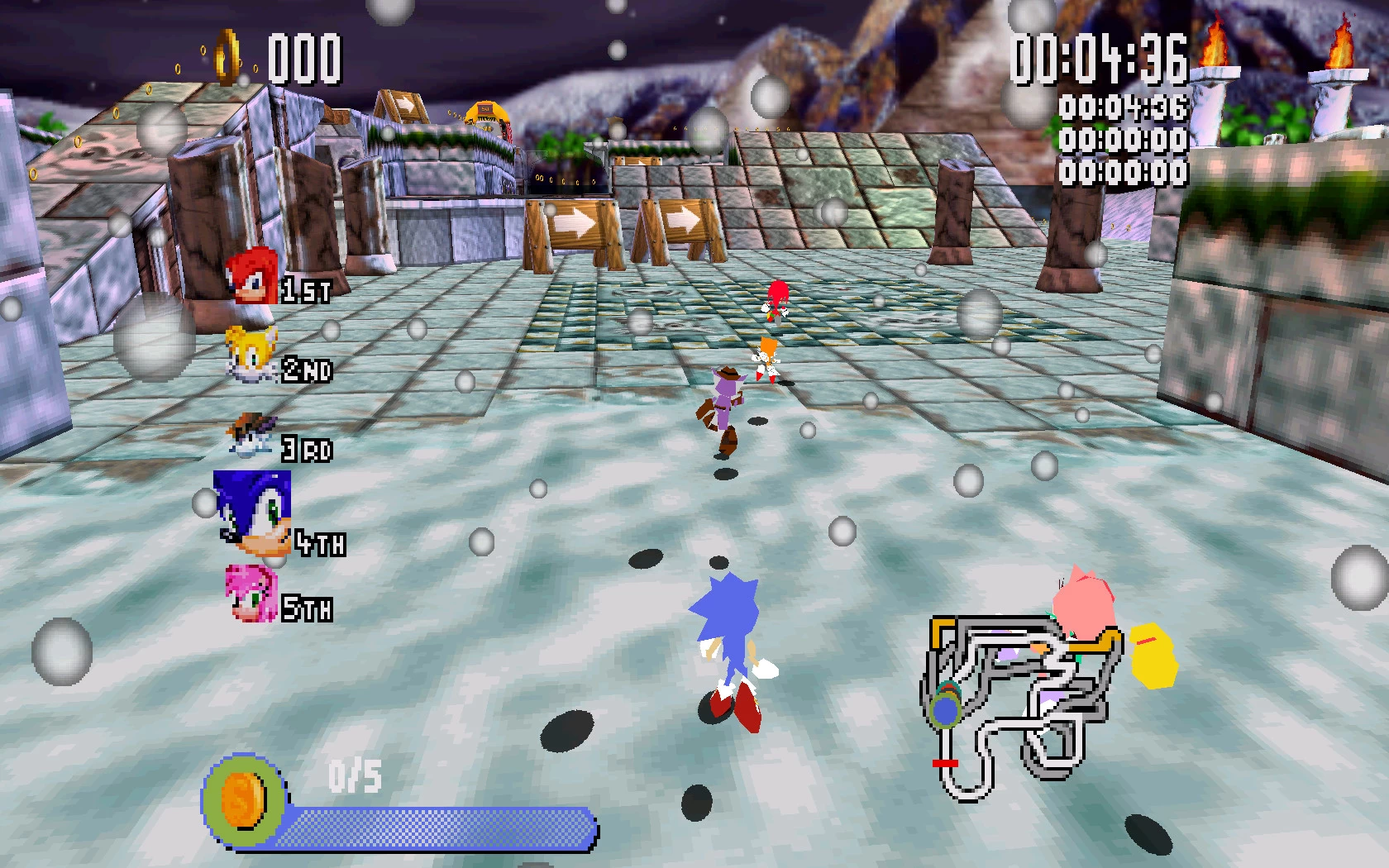
Task: Select Sonic's 4th place portrait
Action: point(253,512)
